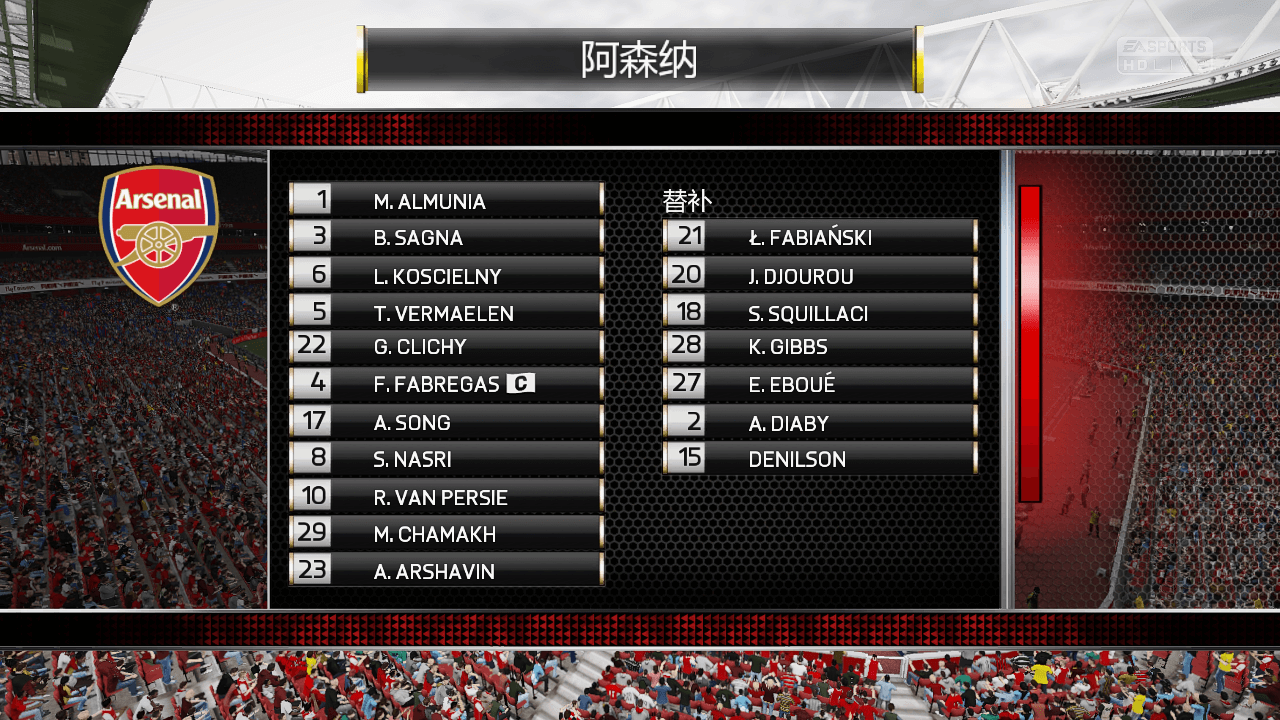Viewport: 1280px width, 720px height.
Task: Choose A. Song number 17
Action: pyautogui.click(x=446, y=422)
